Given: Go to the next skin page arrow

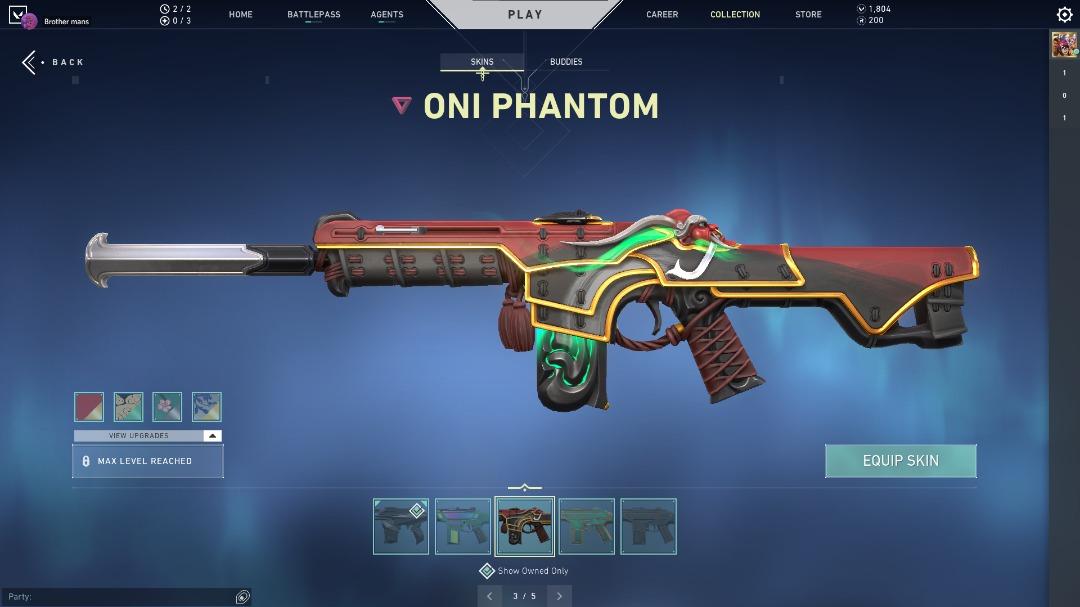Looking at the screenshot, I should coord(559,596).
